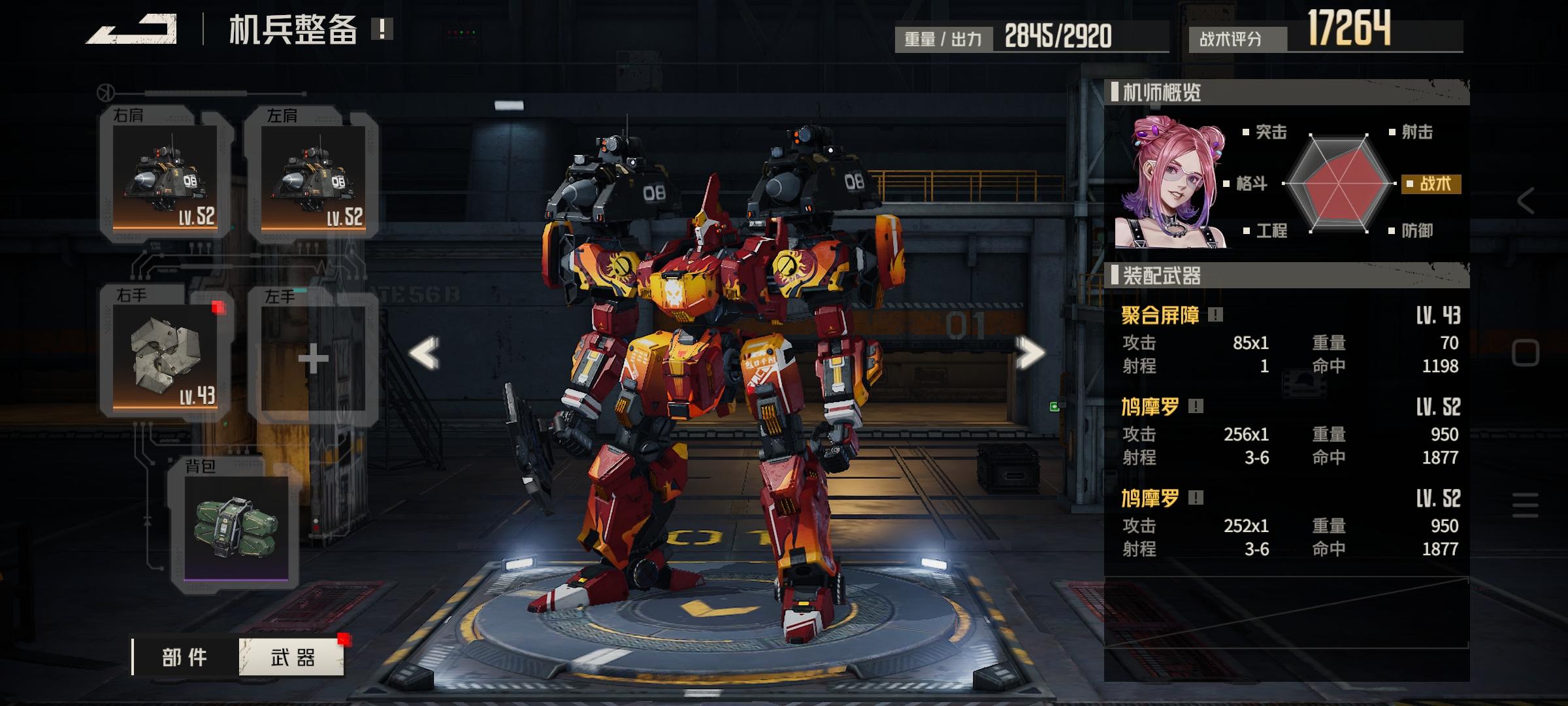Select the 射击 shooting attribute
The width and height of the screenshot is (1568, 706).
(x=1416, y=132)
